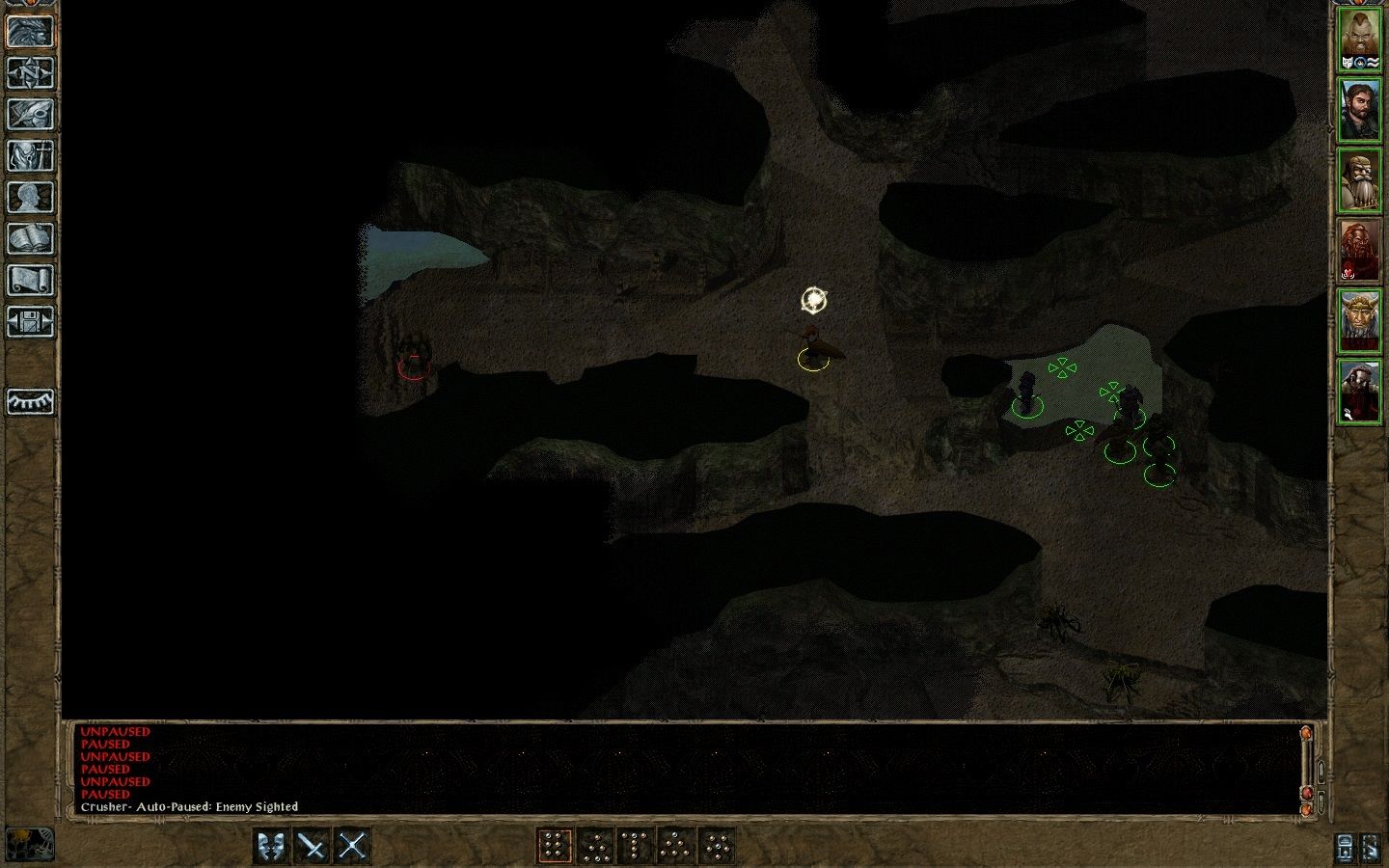Click the dragon head icon atop the sidebar
The width and height of the screenshot is (1389, 868).
[30, 31]
